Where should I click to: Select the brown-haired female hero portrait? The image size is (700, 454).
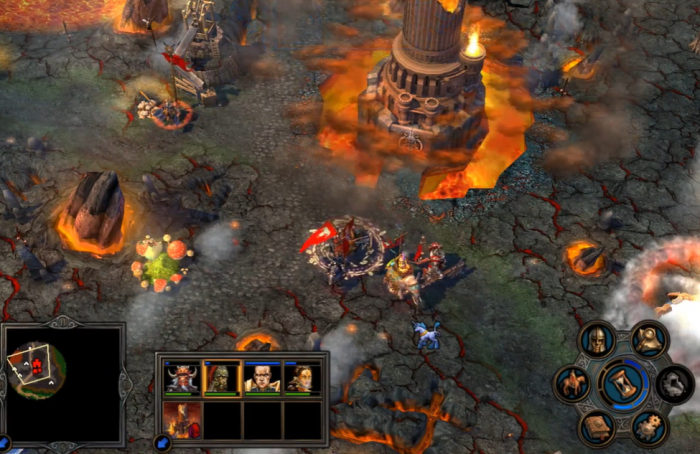click(x=302, y=378)
